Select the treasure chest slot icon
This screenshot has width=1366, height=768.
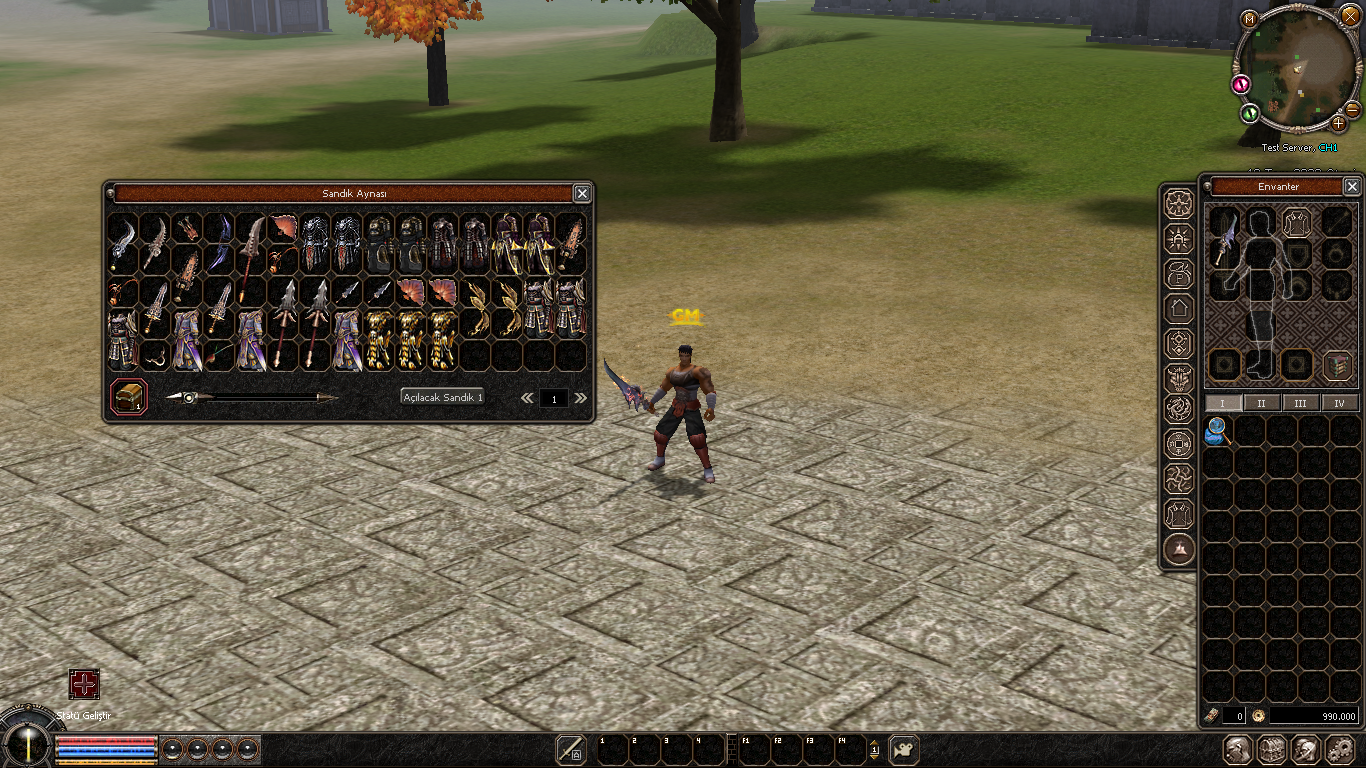point(129,396)
